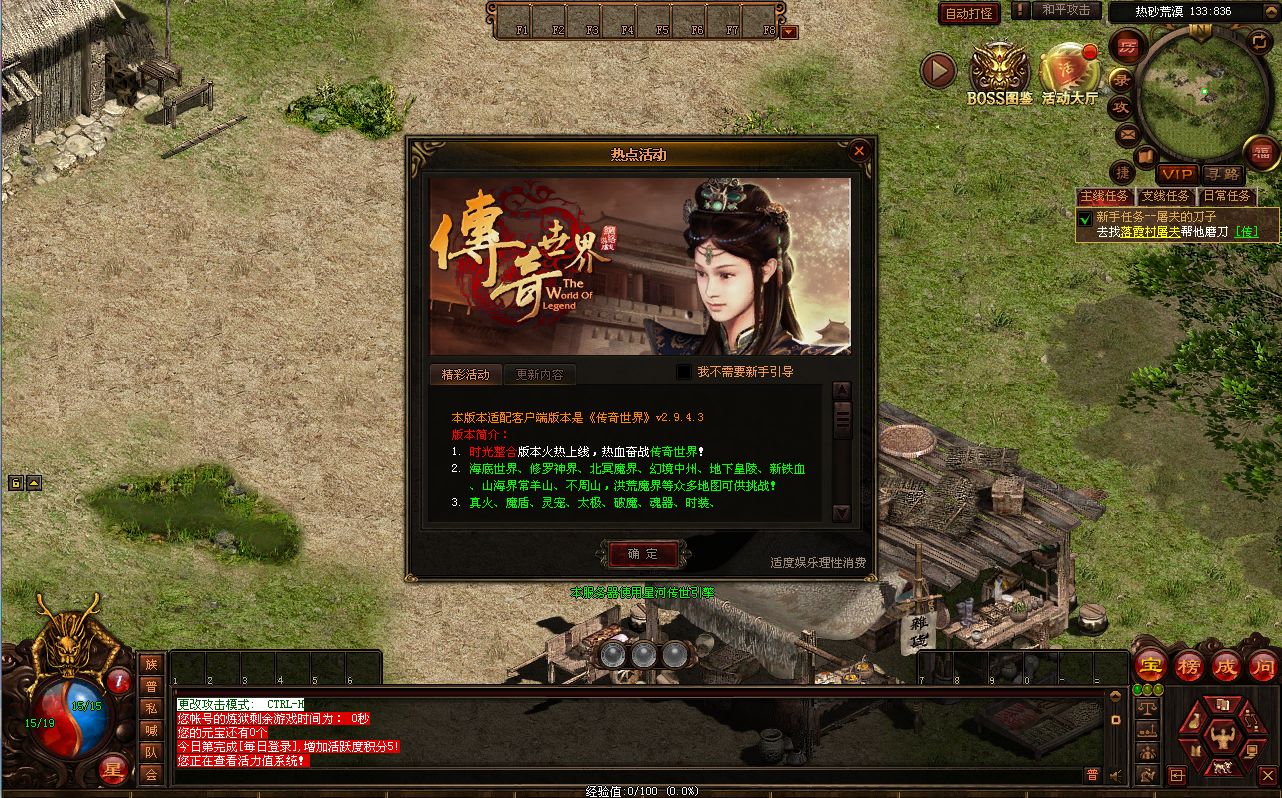Image resolution: width=1282 pixels, height=798 pixels.
Task: Activate 寻路 pathfinding
Action: click(x=1222, y=174)
